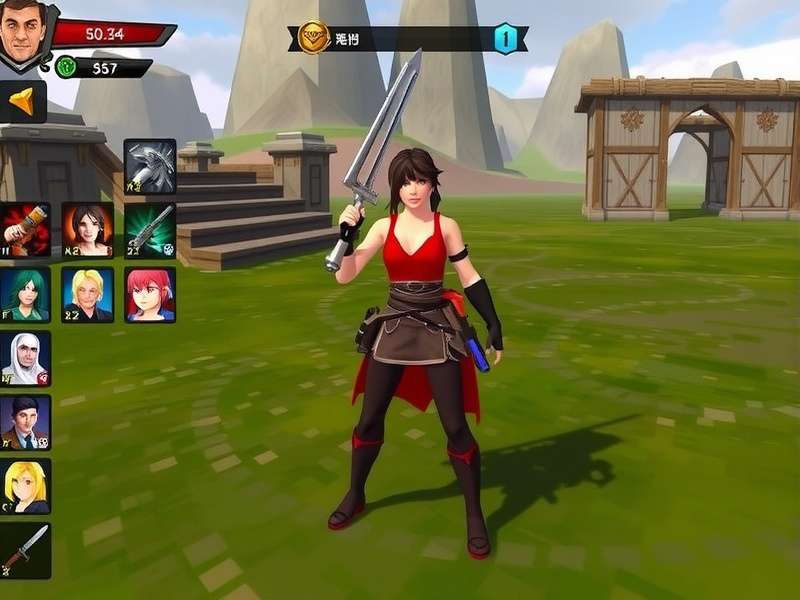This screenshot has height=600, width=800.
Task: Select the dagger weapon slot
Action: click(x=25, y=550)
